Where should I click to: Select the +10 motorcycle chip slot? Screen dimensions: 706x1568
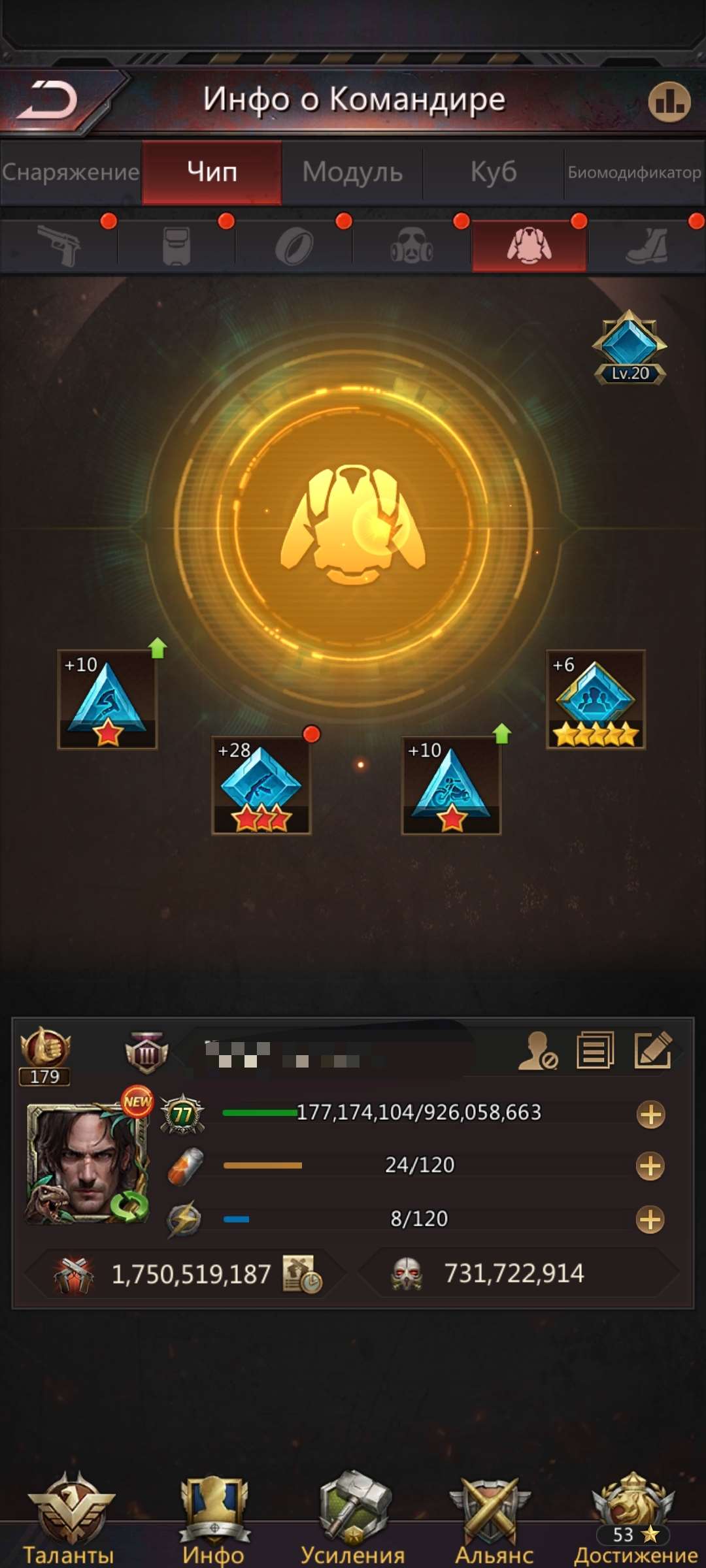click(451, 785)
